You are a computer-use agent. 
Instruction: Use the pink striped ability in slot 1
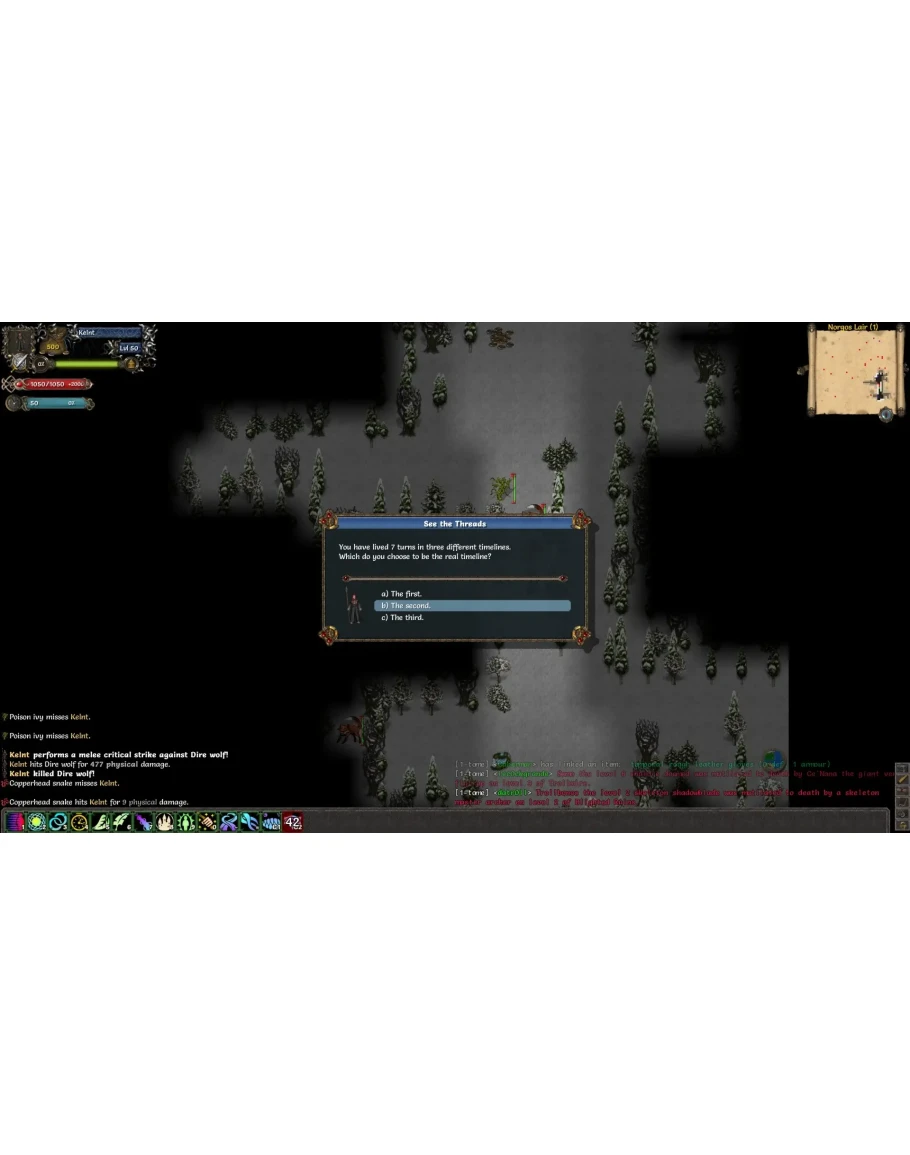(x=15, y=822)
